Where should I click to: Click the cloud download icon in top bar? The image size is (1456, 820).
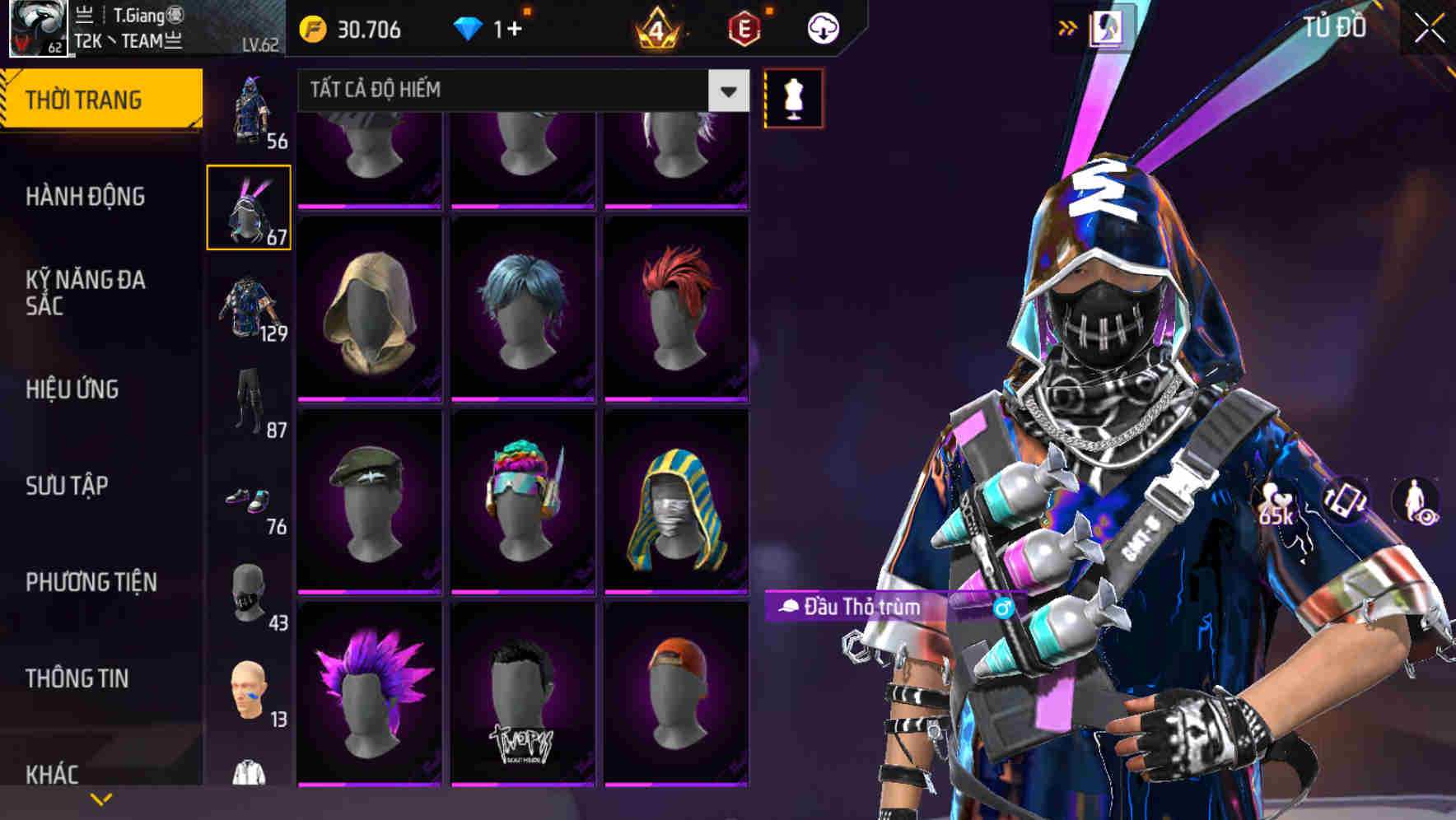(825, 27)
